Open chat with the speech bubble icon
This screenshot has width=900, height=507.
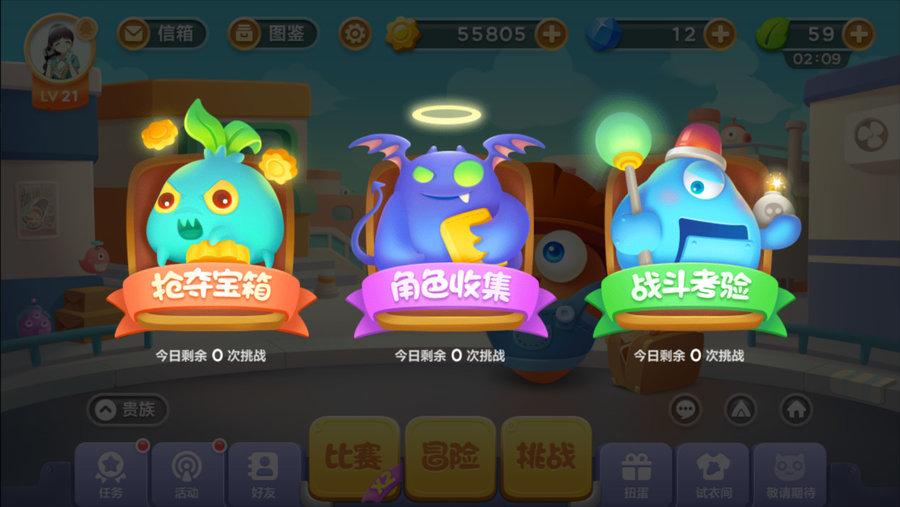(x=685, y=408)
